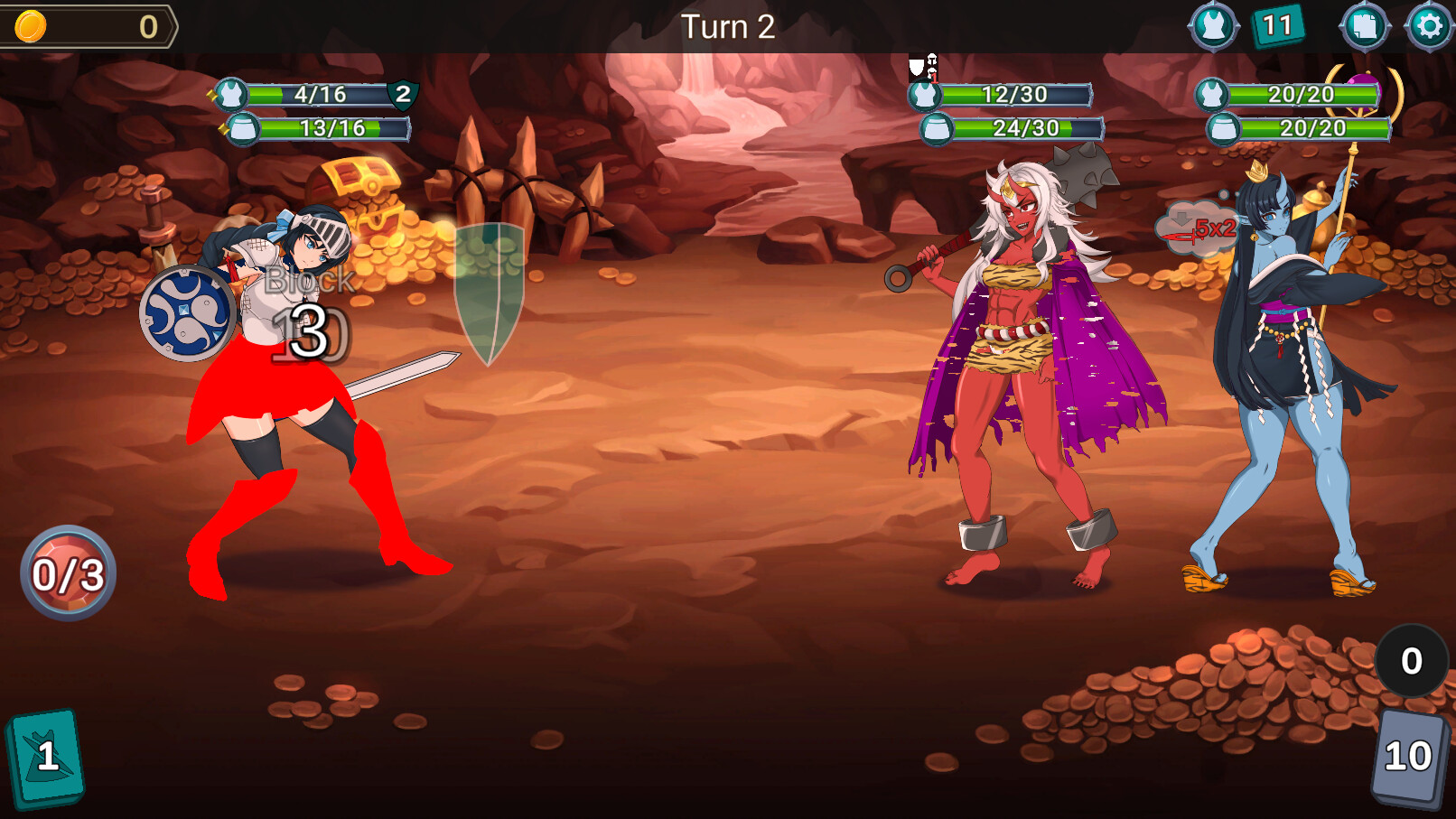
Task: Select the blue demon's 20/20 health bar
Action: coord(1301,93)
